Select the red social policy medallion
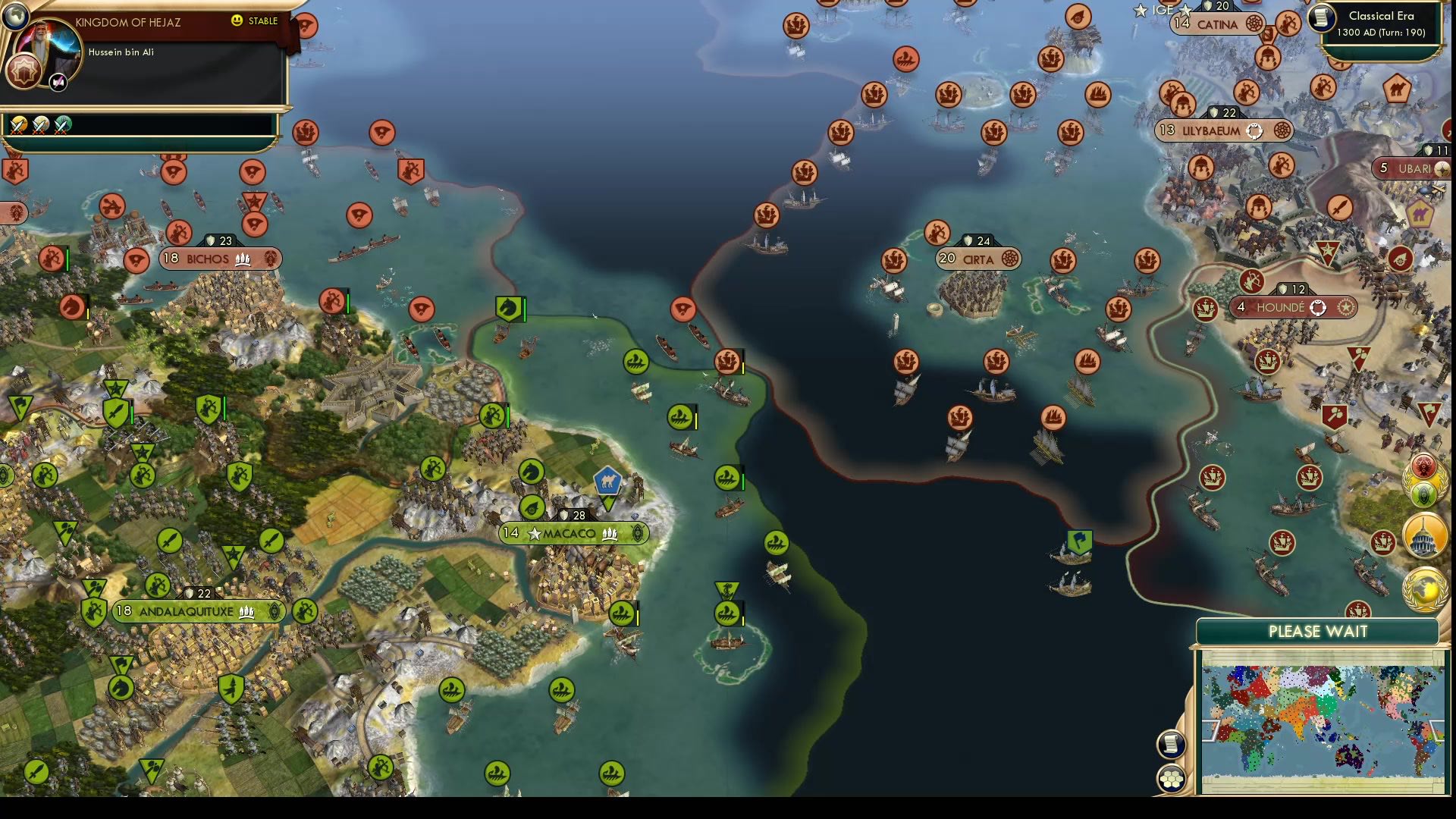 (x=1423, y=467)
